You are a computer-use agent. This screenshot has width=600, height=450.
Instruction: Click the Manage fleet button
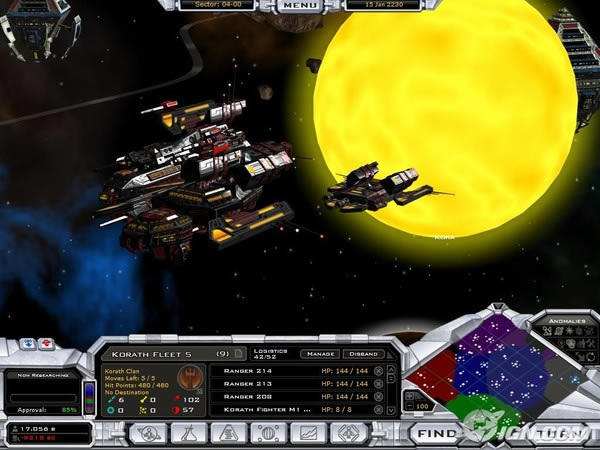[x=321, y=353]
